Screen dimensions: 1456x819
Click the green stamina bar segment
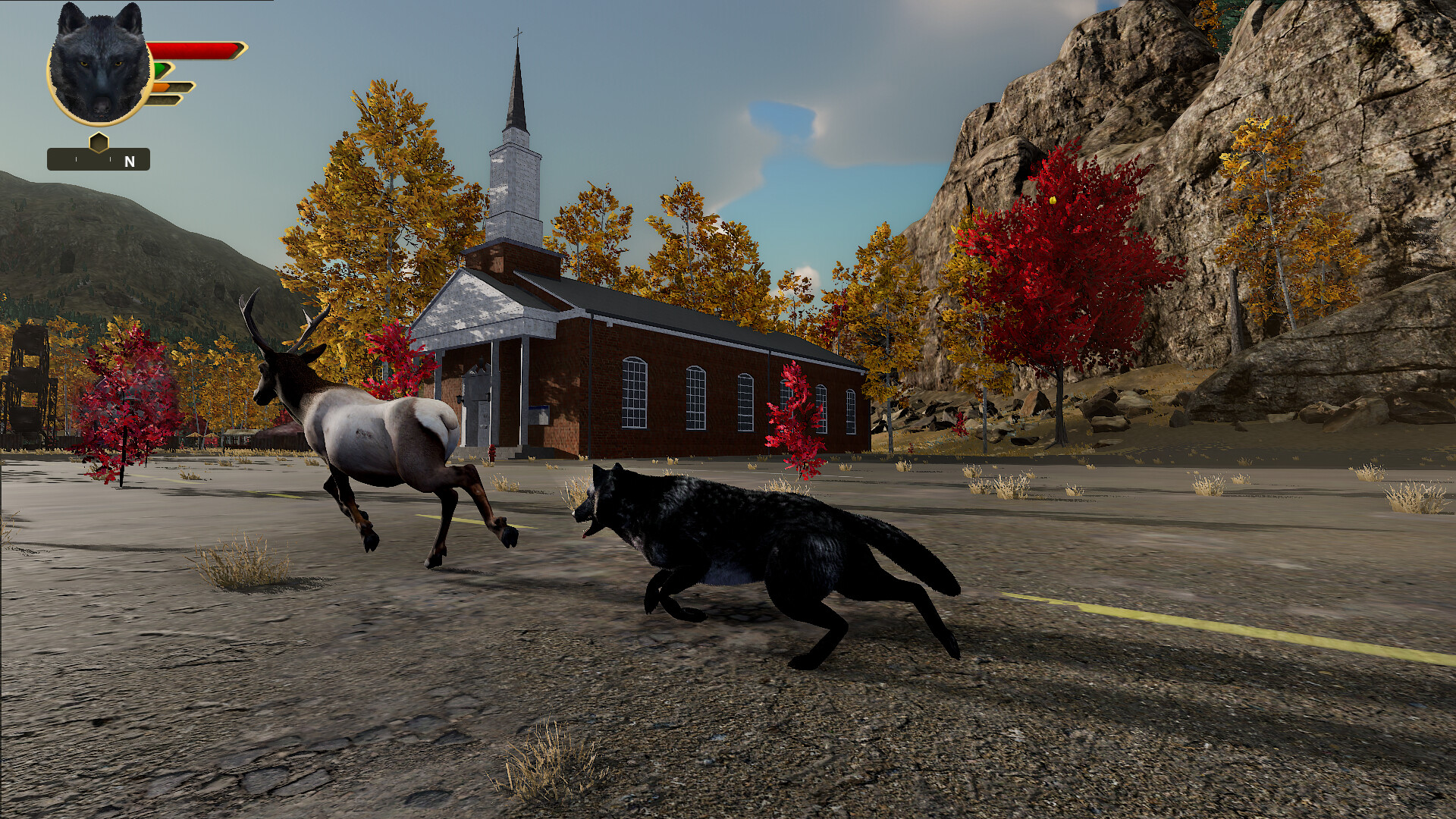point(158,69)
